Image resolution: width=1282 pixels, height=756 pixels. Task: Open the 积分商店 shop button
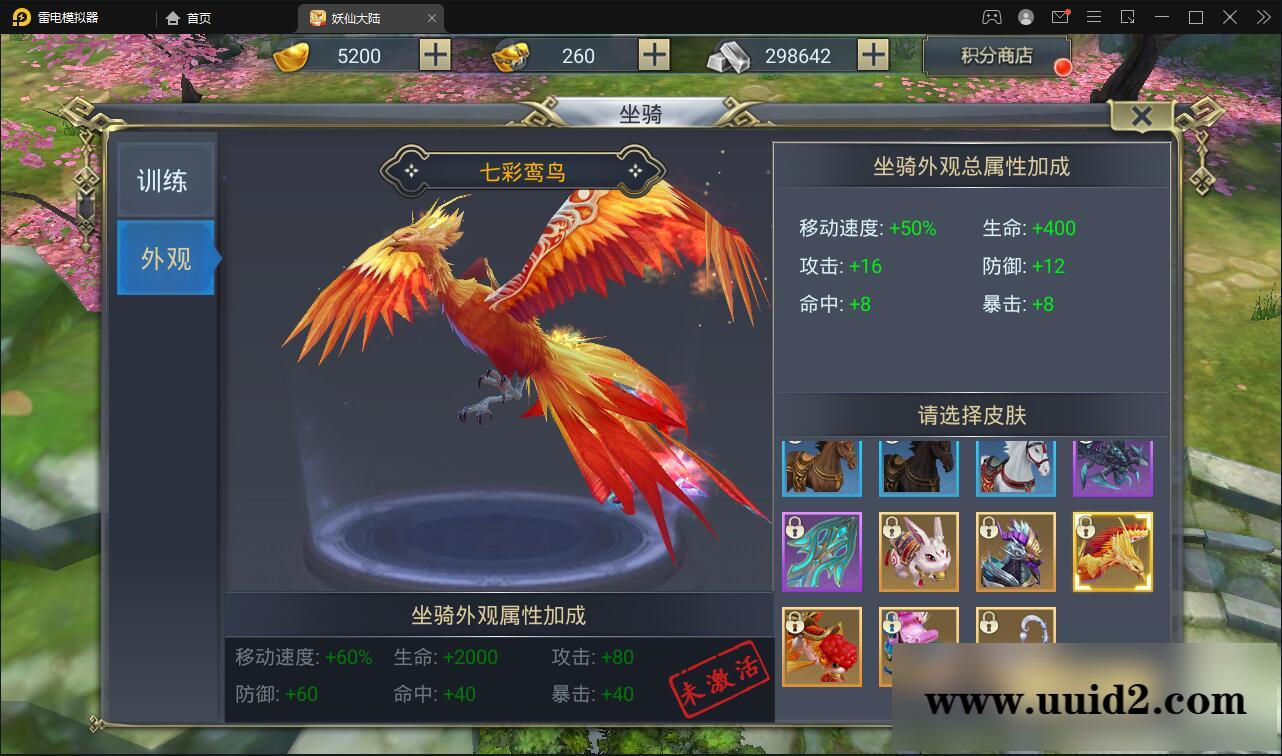[x=997, y=55]
